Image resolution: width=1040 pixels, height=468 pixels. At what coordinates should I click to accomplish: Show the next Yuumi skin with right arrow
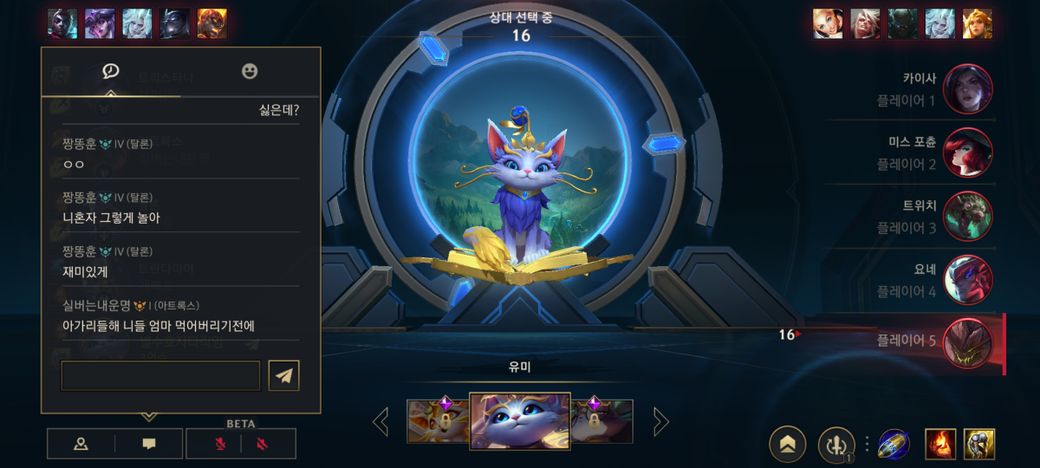pyautogui.click(x=660, y=421)
